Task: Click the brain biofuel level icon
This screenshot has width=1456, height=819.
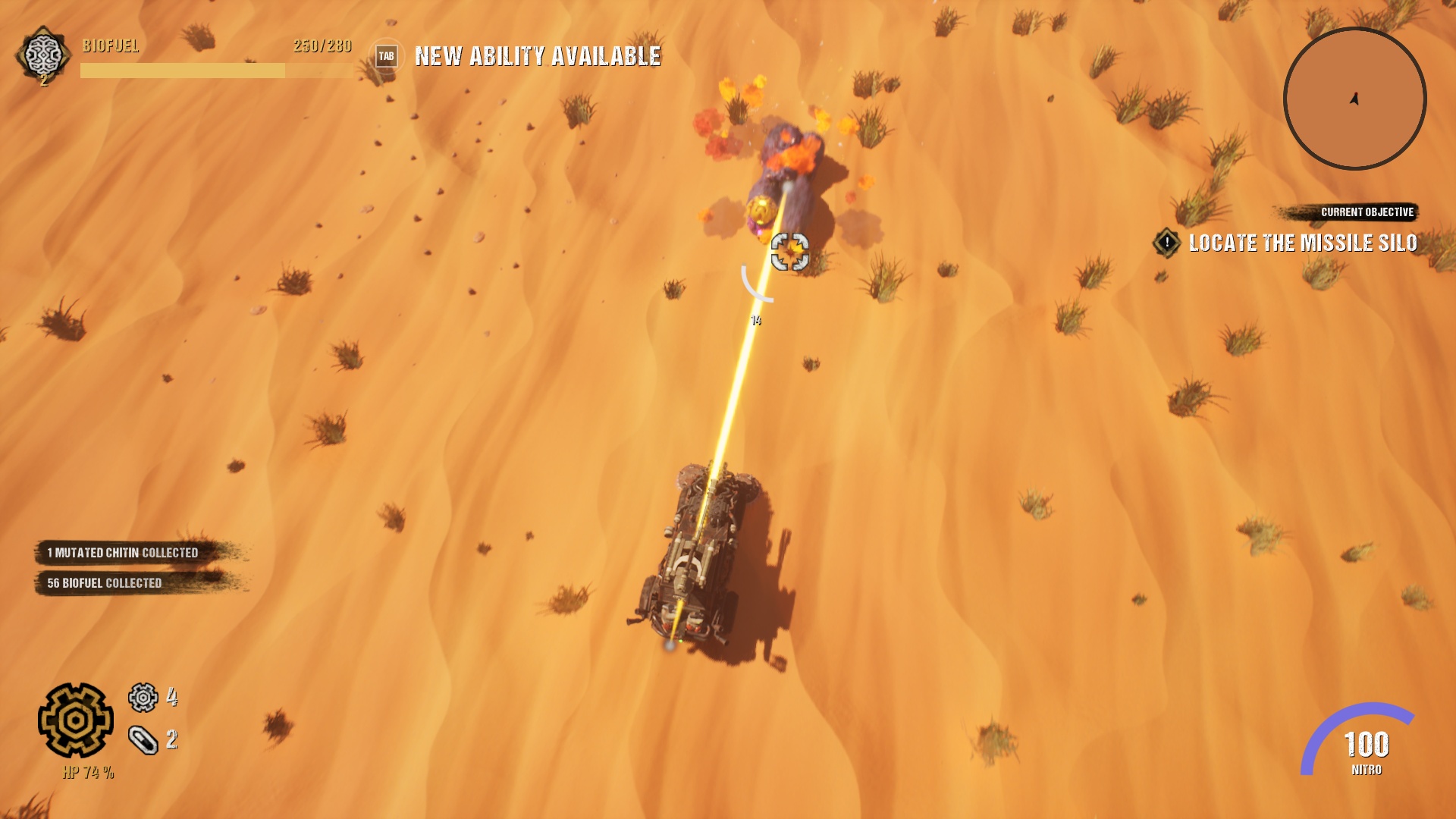Action: coord(43,55)
